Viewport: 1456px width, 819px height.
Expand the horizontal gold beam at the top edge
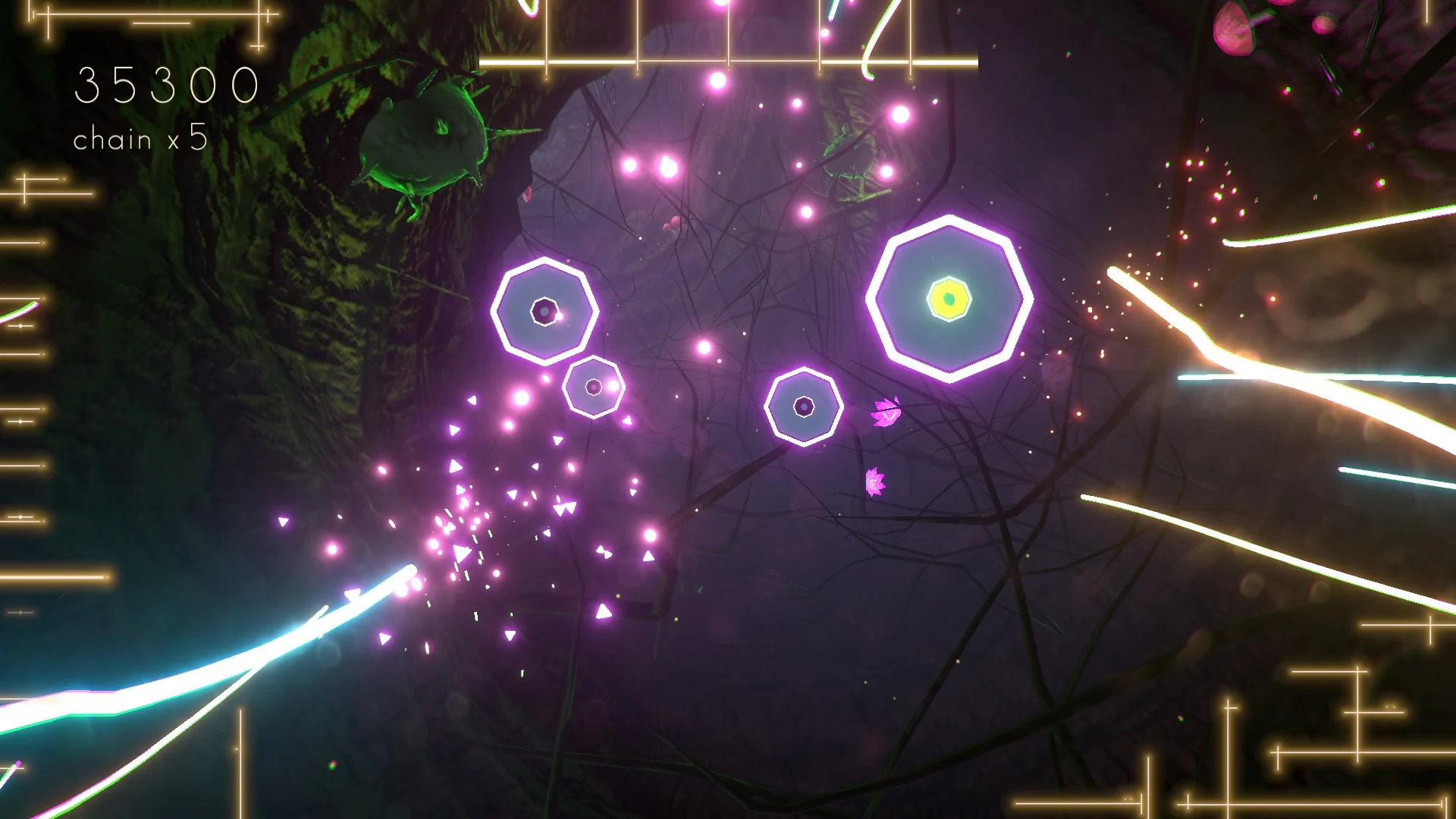pyautogui.click(x=728, y=61)
